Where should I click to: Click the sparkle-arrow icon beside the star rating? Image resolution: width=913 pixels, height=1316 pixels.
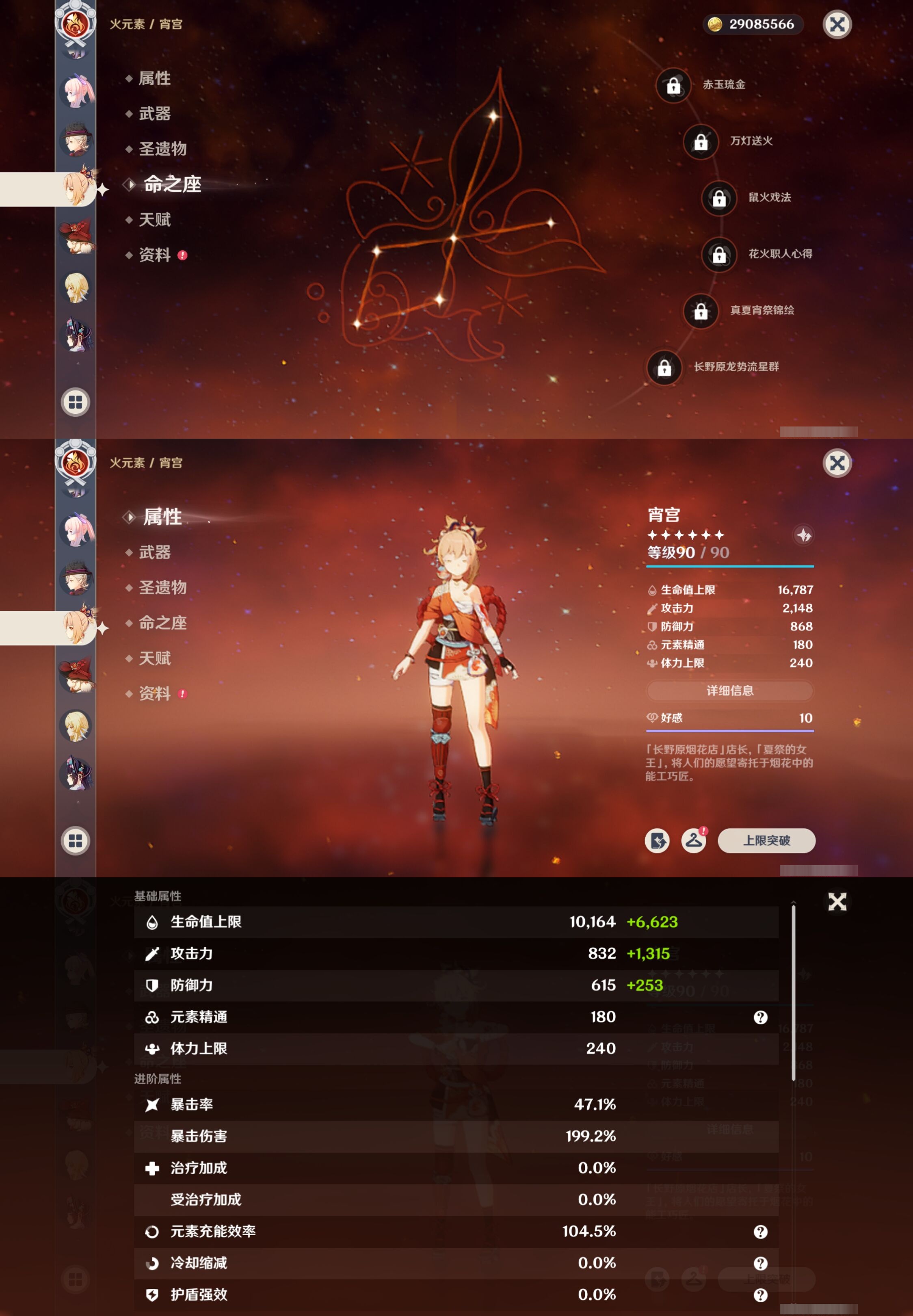pyautogui.click(x=803, y=535)
